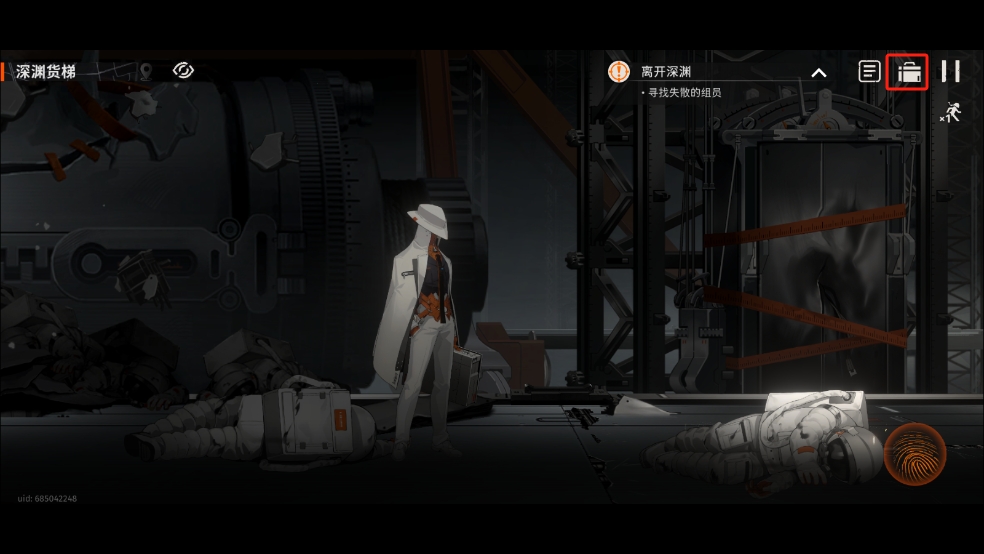This screenshot has height=554, width=984.
Task: Toggle the x1 running speed icon
Action: pos(950,112)
